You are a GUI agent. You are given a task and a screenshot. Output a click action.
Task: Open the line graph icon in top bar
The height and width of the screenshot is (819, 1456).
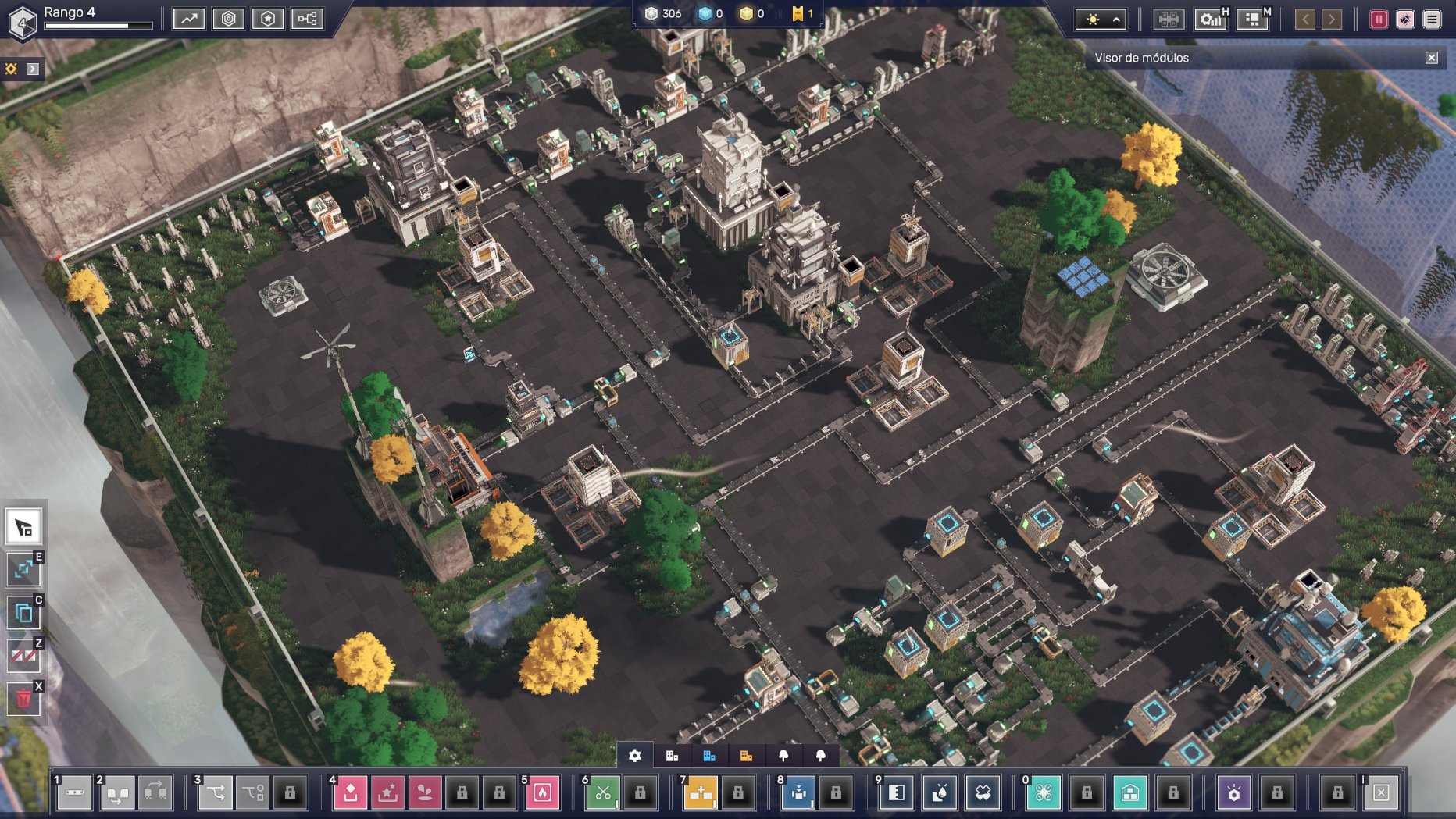[189, 19]
